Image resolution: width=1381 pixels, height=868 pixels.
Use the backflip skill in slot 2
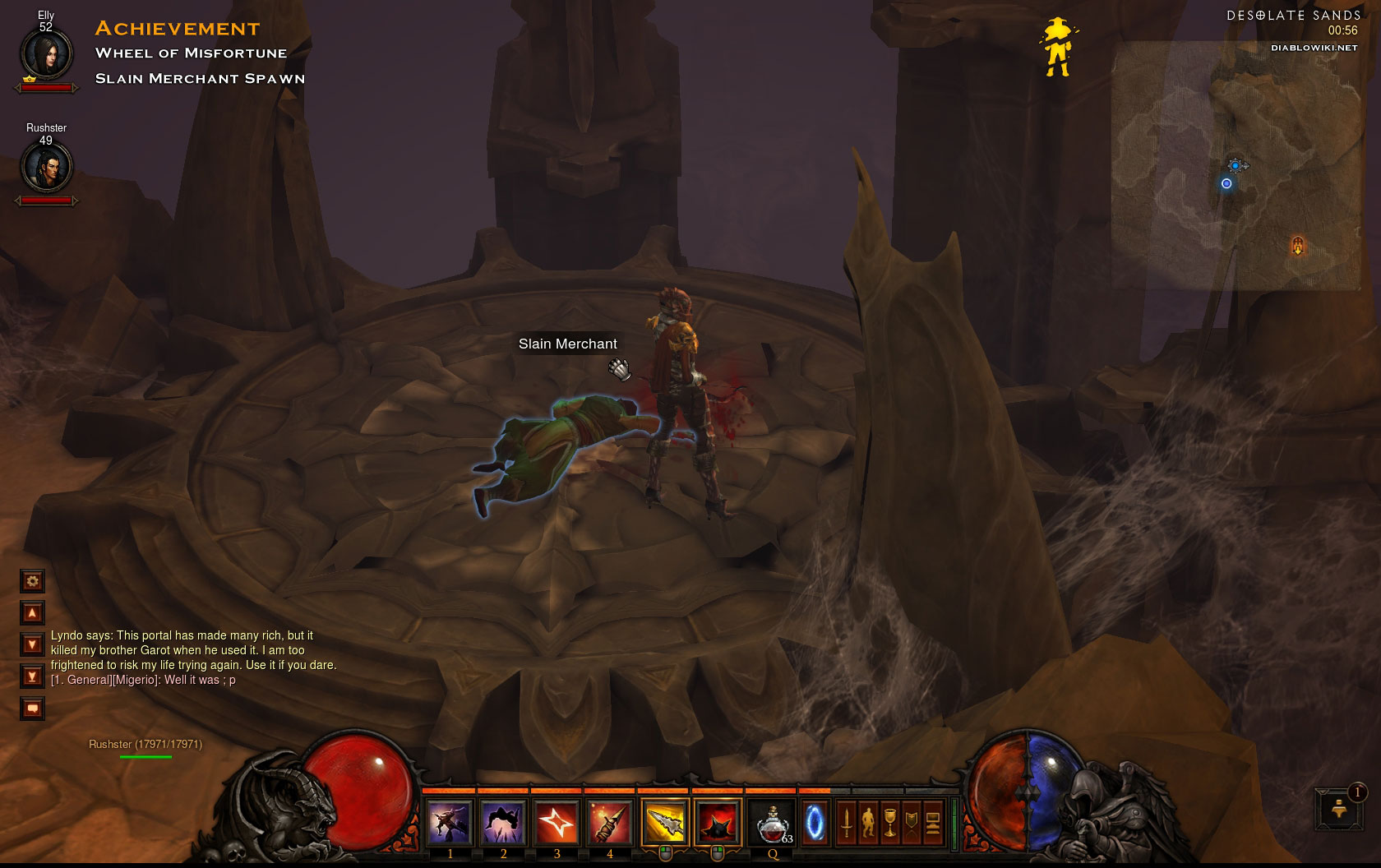[x=503, y=822]
